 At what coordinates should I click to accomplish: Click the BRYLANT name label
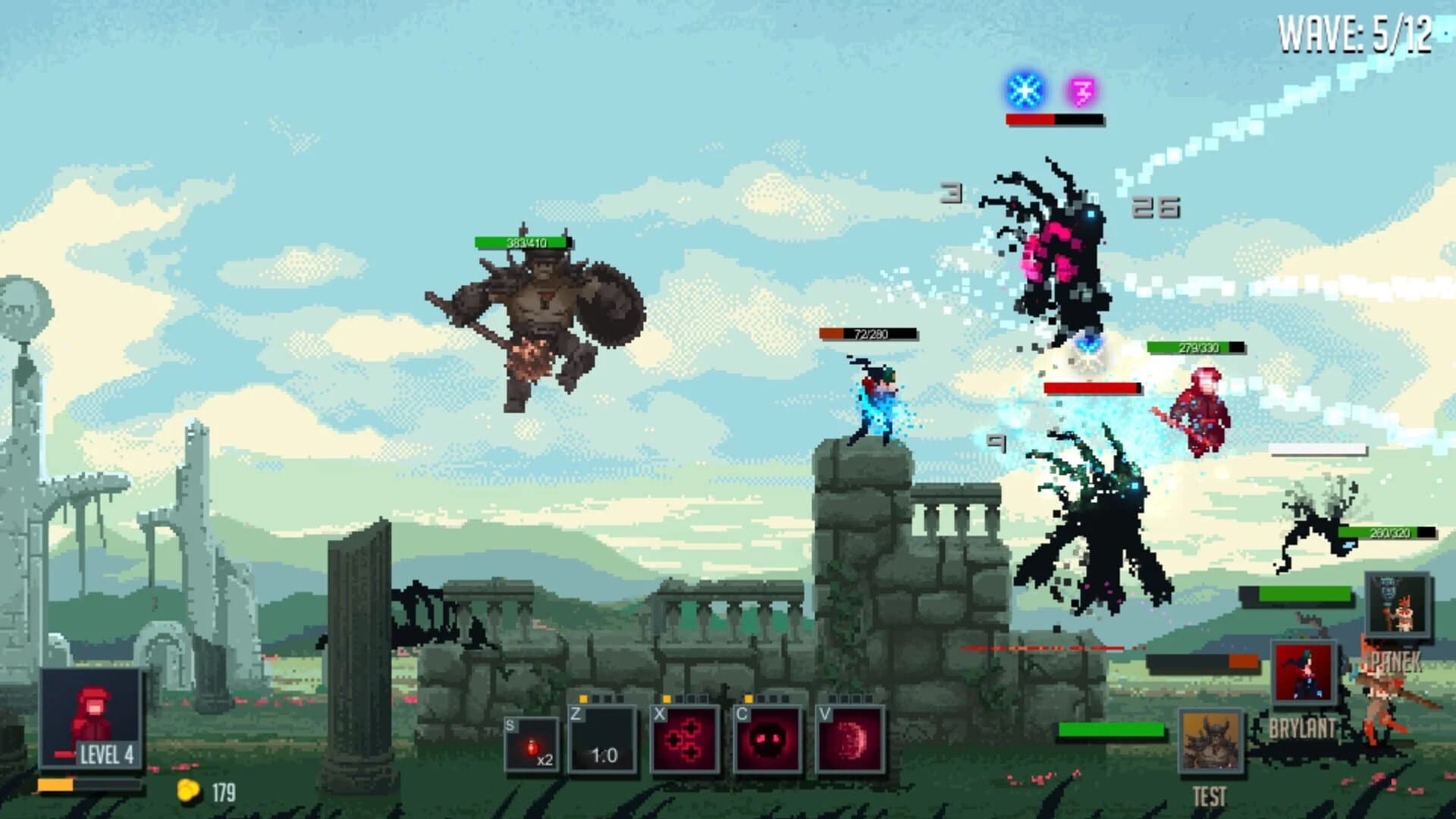[x=1303, y=726]
